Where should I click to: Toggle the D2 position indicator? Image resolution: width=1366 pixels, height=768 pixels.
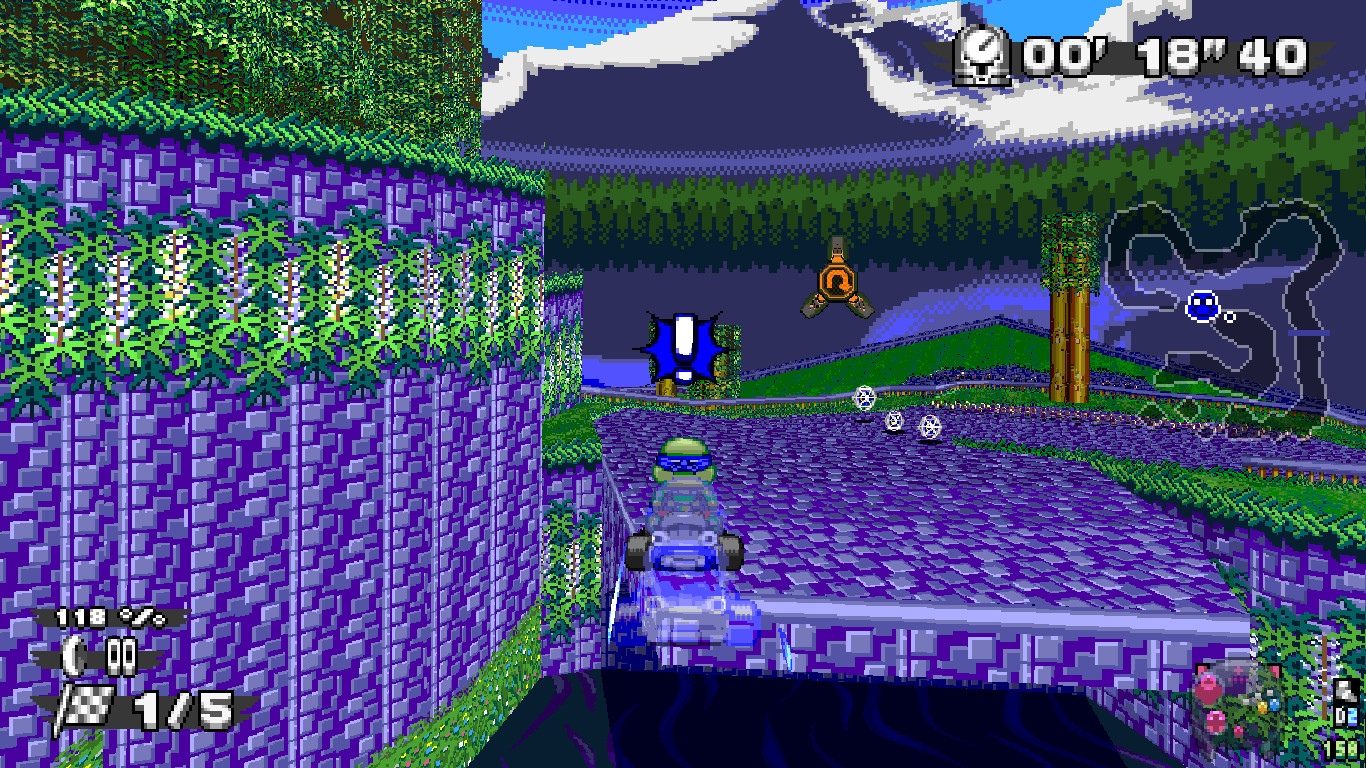point(1347,716)
